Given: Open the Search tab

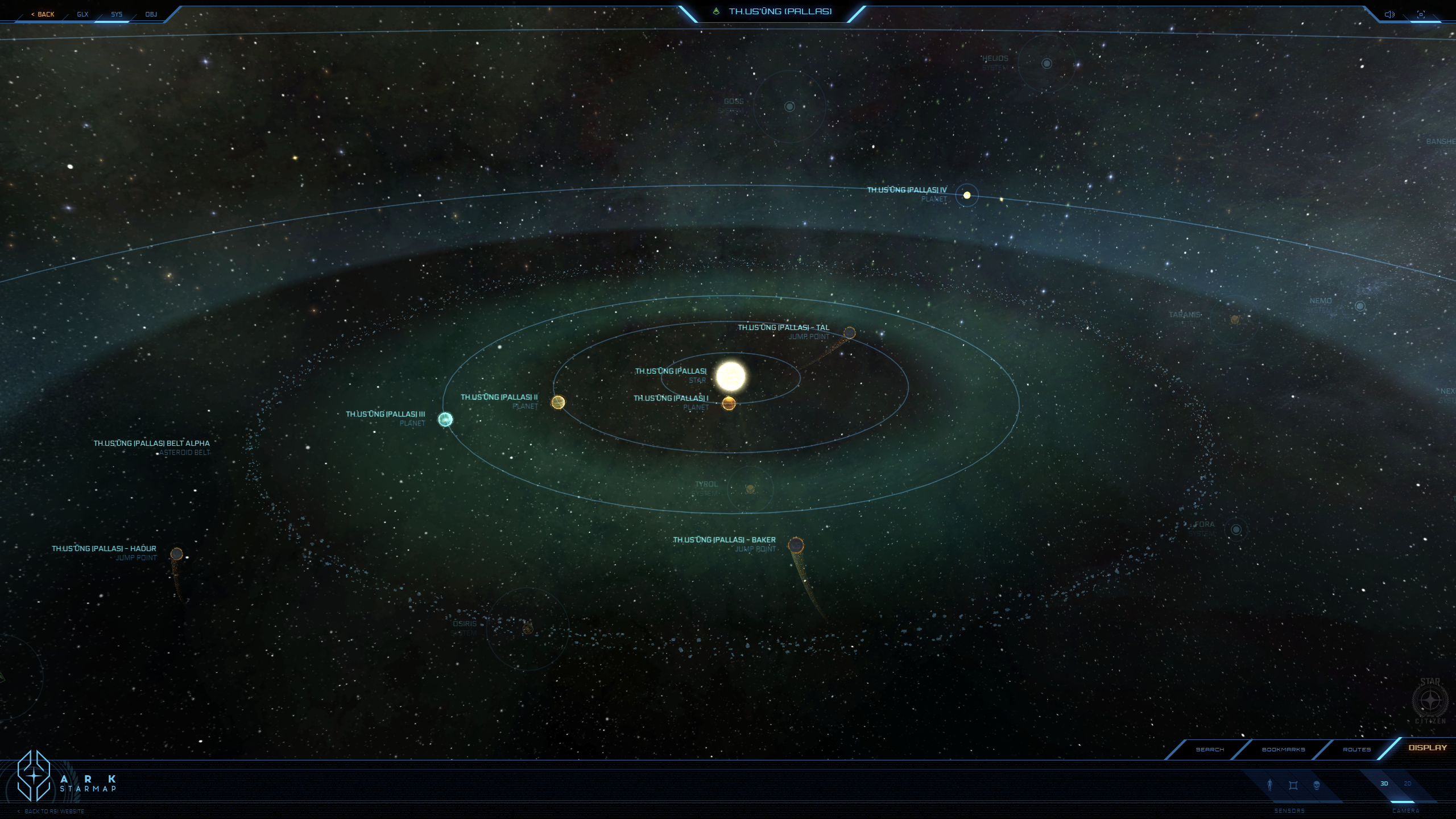Looking at the screenshot, I should pyautogui.click(x=1210, y=750).
